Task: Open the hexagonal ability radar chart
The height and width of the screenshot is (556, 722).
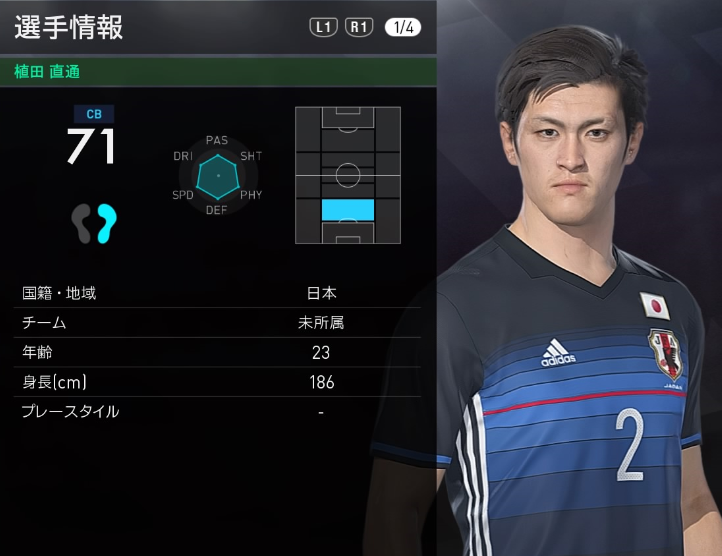Action: pos(217,176)
